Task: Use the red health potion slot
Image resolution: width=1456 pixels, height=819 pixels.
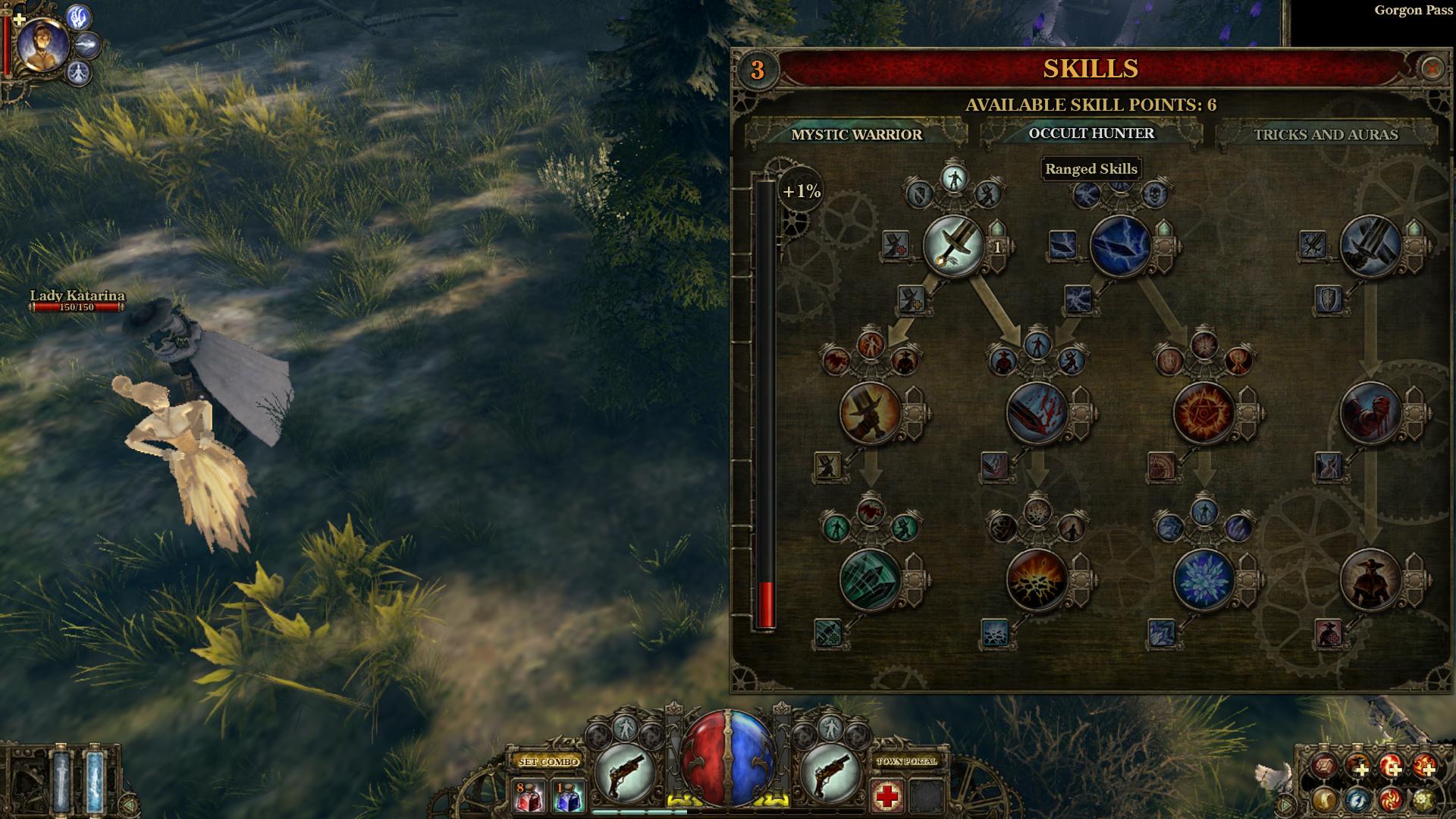Action: click(529, 796)
